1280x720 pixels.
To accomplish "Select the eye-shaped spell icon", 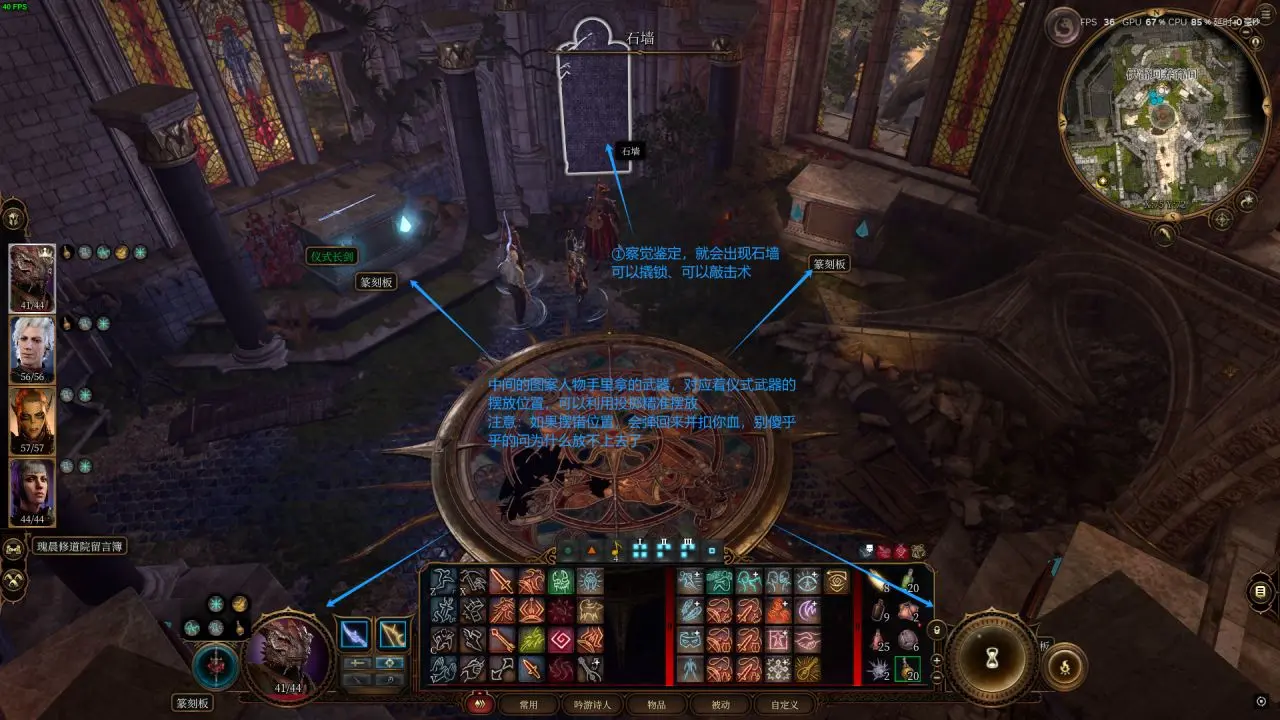I will click(808, 582).
